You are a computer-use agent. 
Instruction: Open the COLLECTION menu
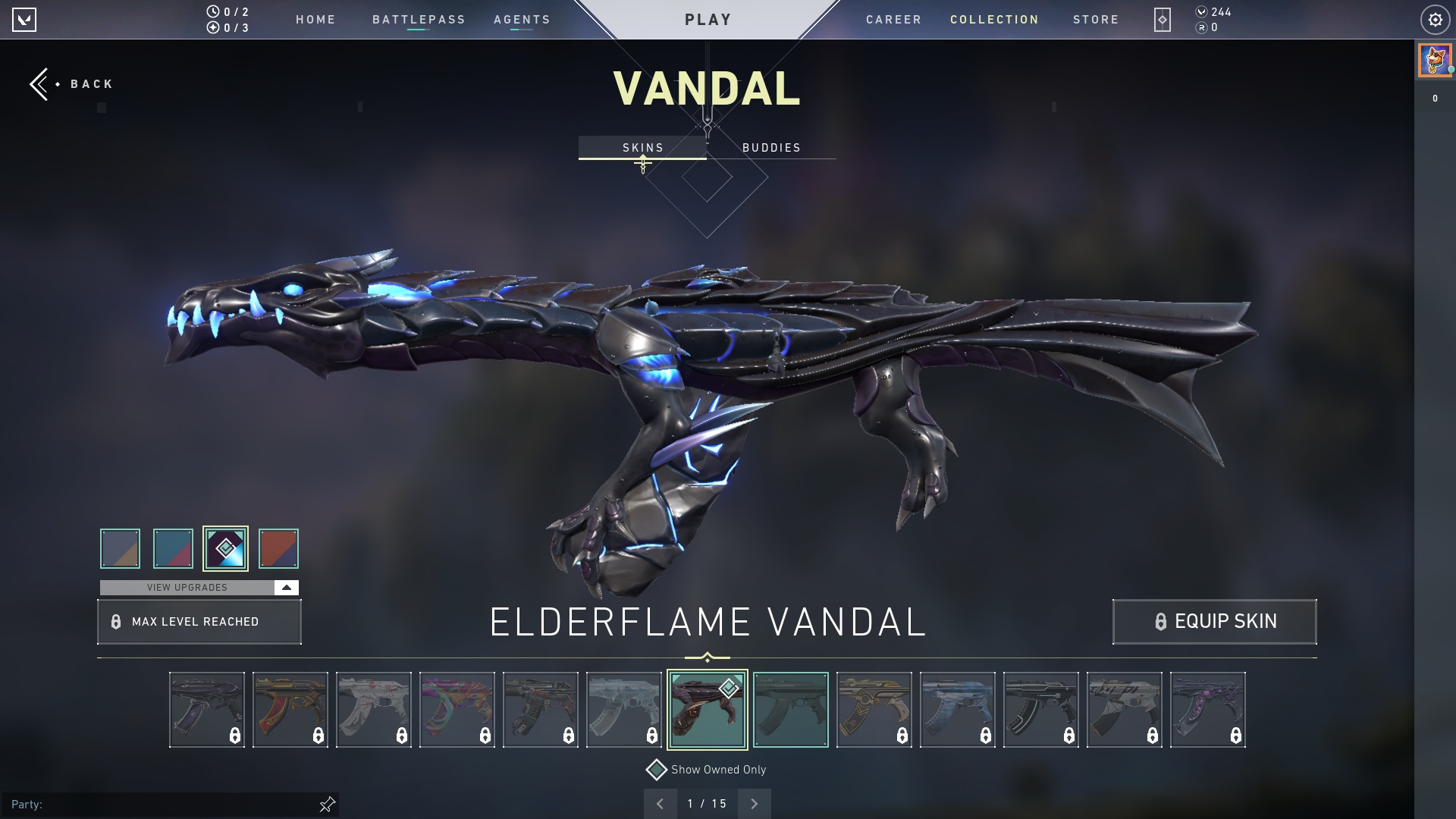click(994, 20)
